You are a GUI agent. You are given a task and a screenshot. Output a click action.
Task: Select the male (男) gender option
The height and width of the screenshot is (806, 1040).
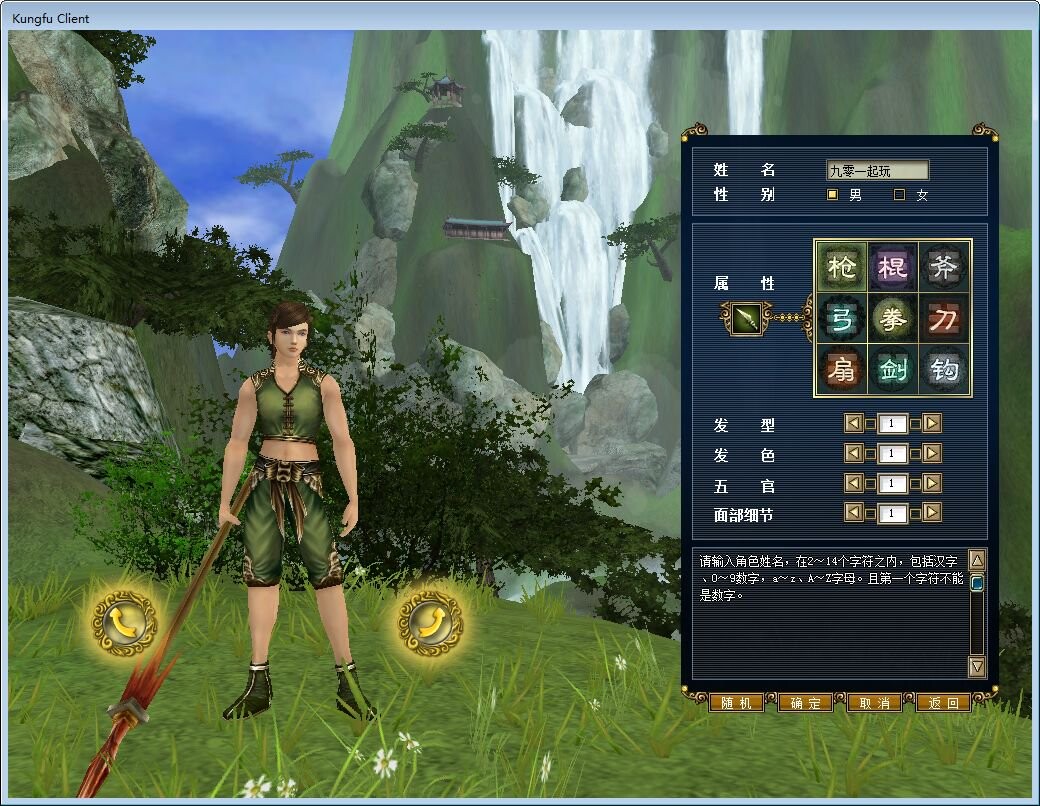833,195
